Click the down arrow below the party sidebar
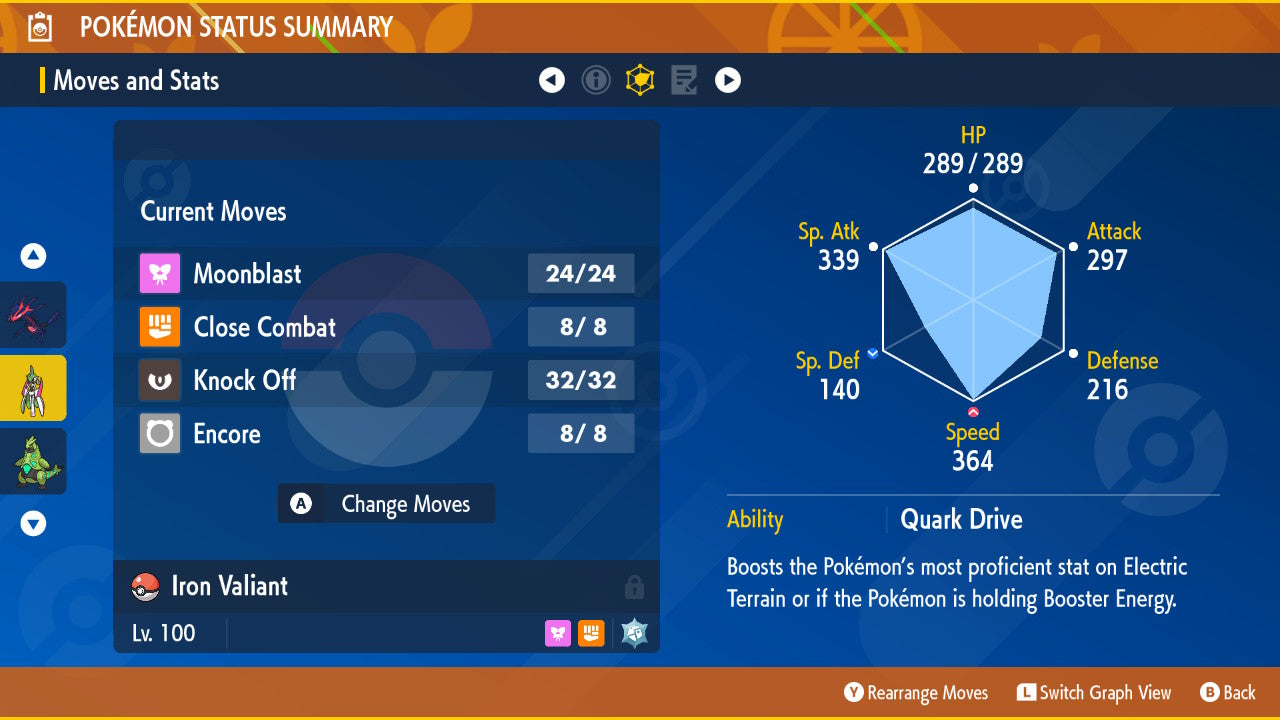The image size is (1280, 720). click(x=33, y=523)
